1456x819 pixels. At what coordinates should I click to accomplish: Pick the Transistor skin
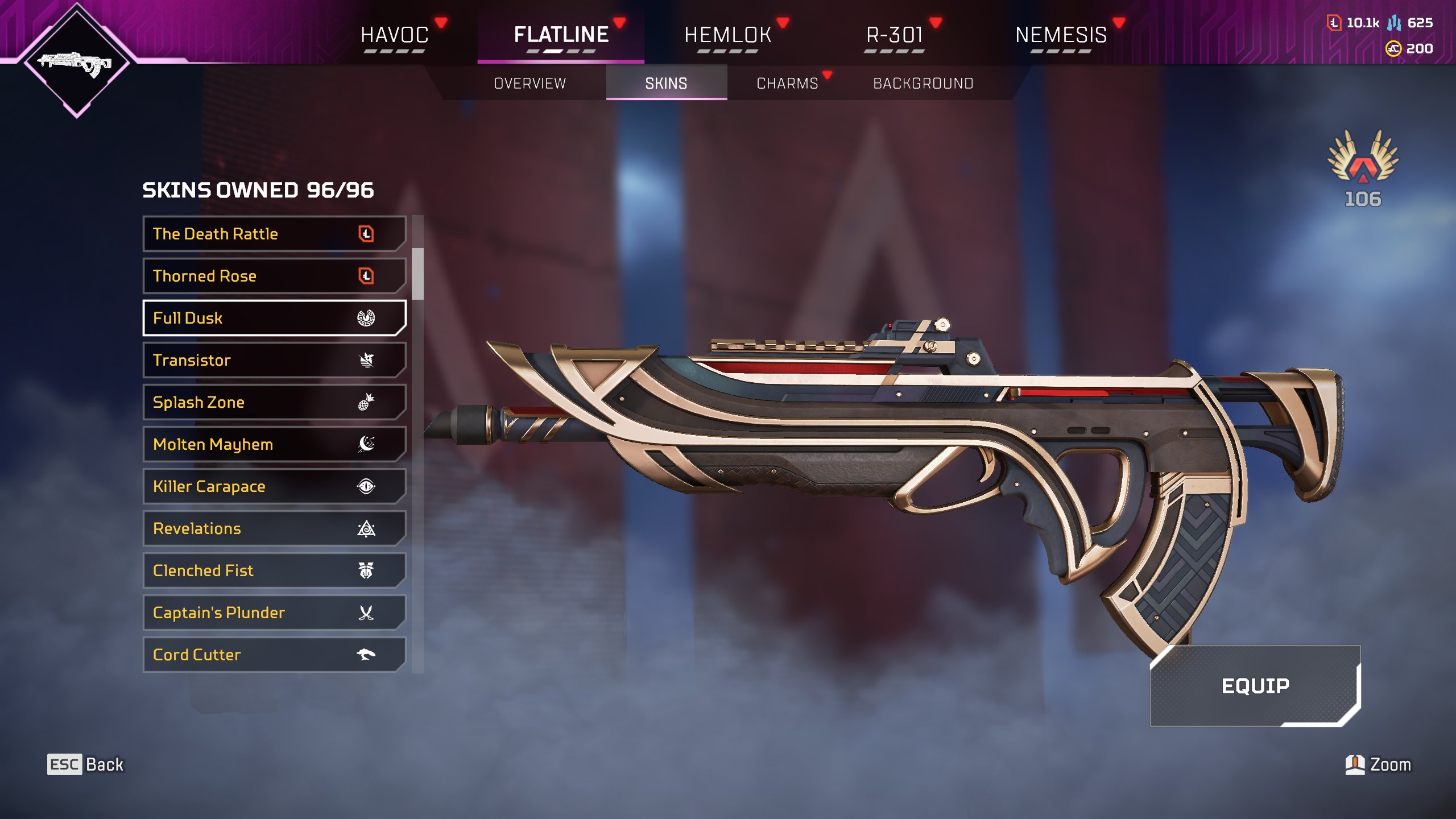point(274,360)
